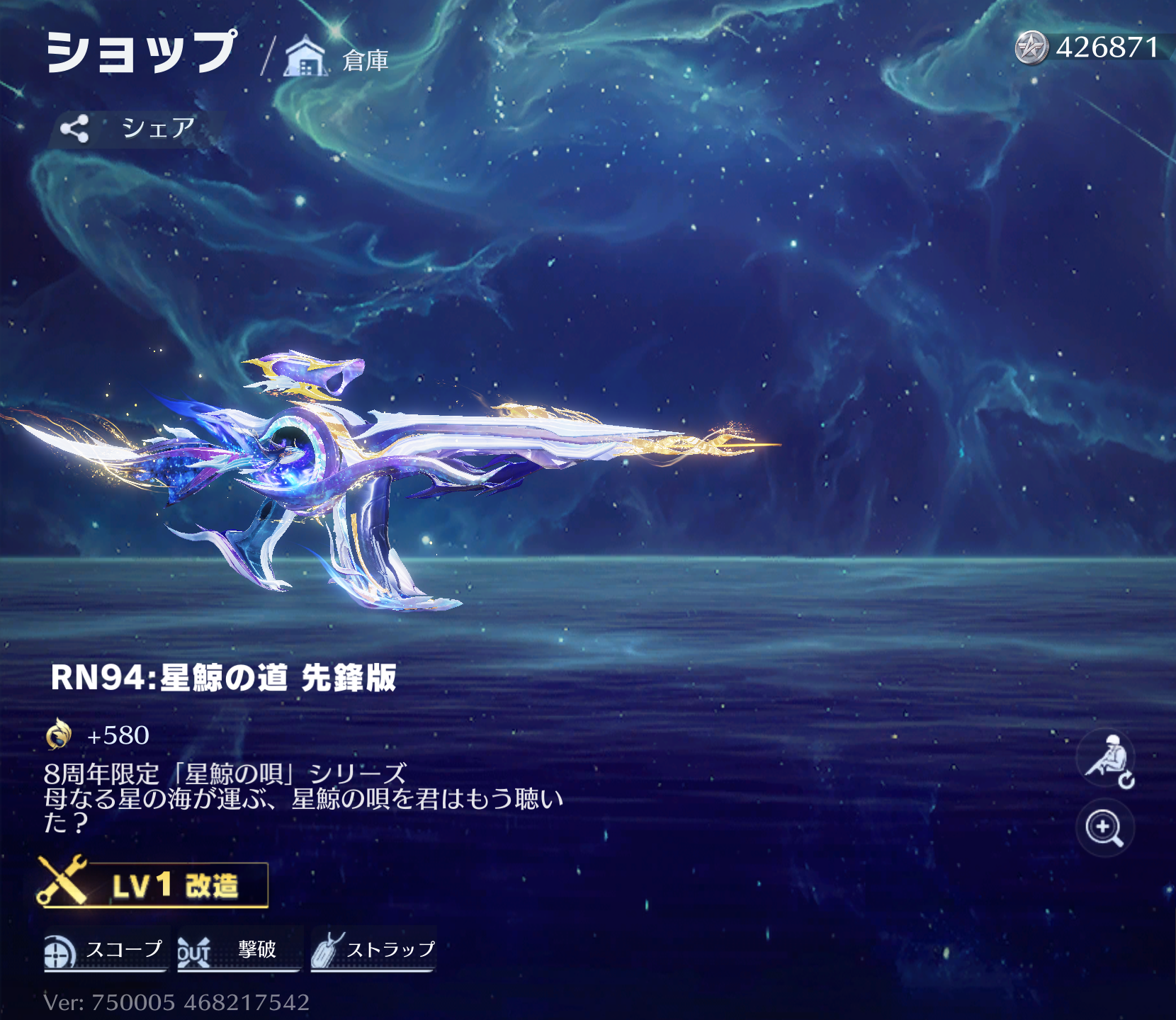Click the magnifying glass zoom icon
Screen dimensions: 1176x1020
point(1104,828)
